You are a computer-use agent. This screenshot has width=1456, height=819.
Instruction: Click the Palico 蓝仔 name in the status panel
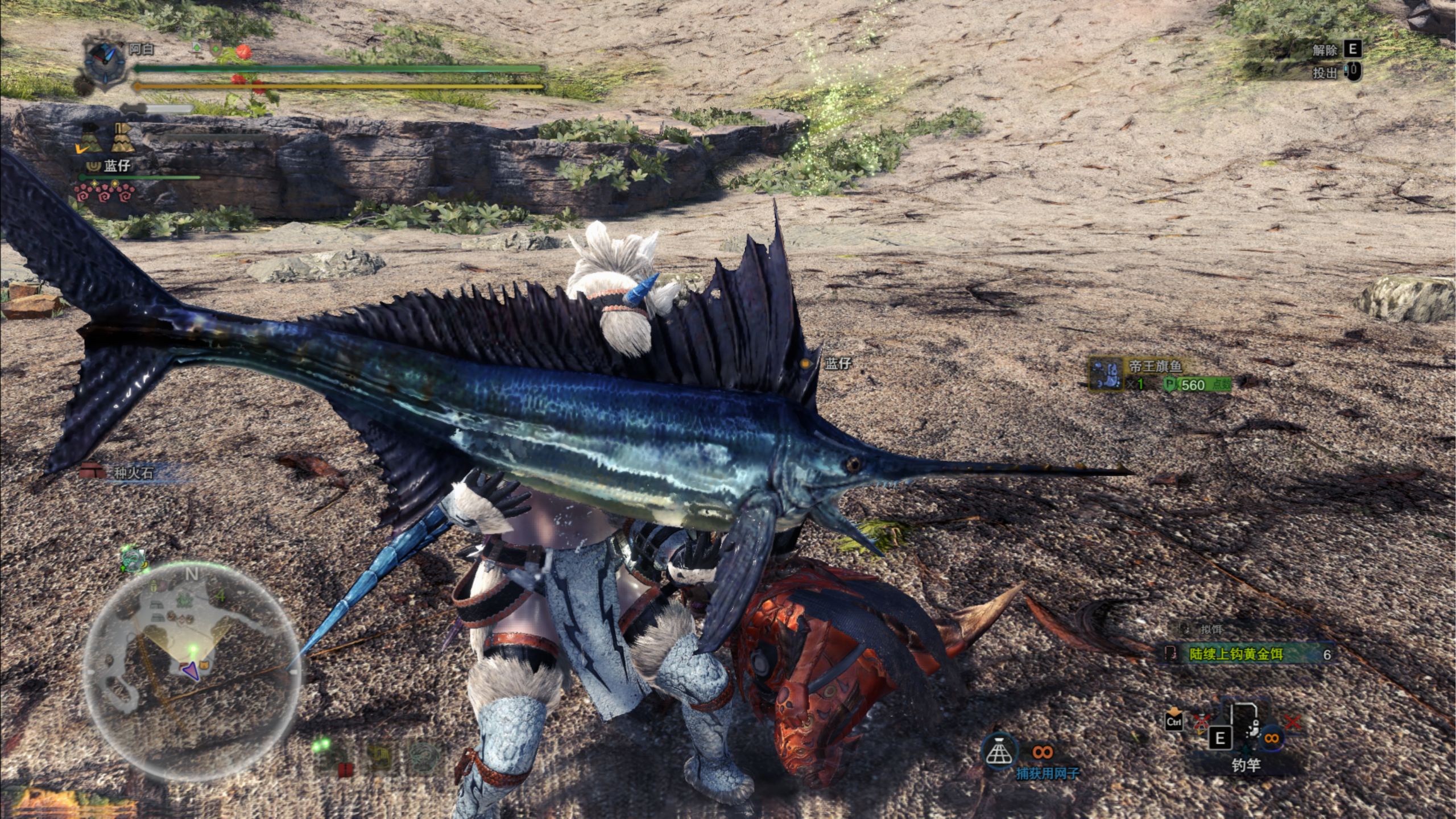pos(117,166)
